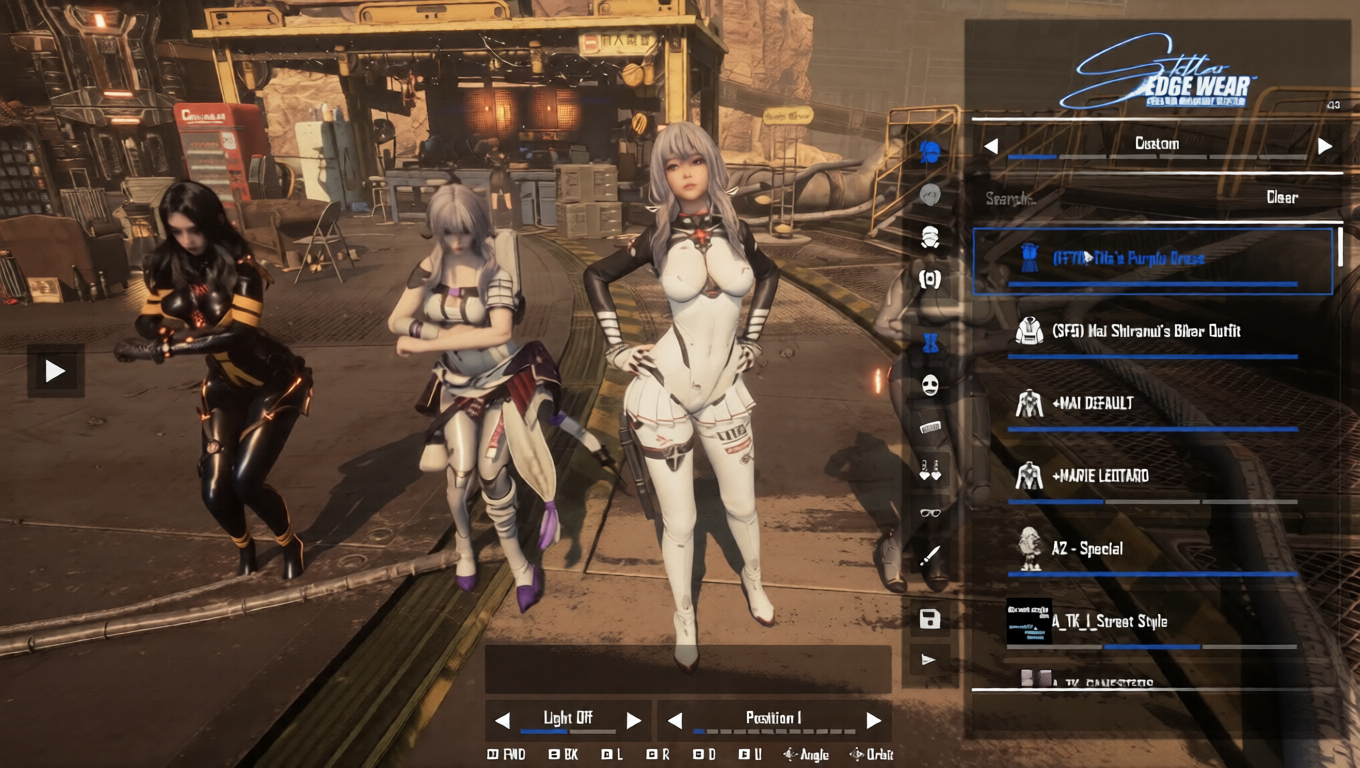Screen dimensions: 1360x768
Task: Choose the +MAI DEFAULT outfit
Action: pyautogui.click(x=1092, y=403)
